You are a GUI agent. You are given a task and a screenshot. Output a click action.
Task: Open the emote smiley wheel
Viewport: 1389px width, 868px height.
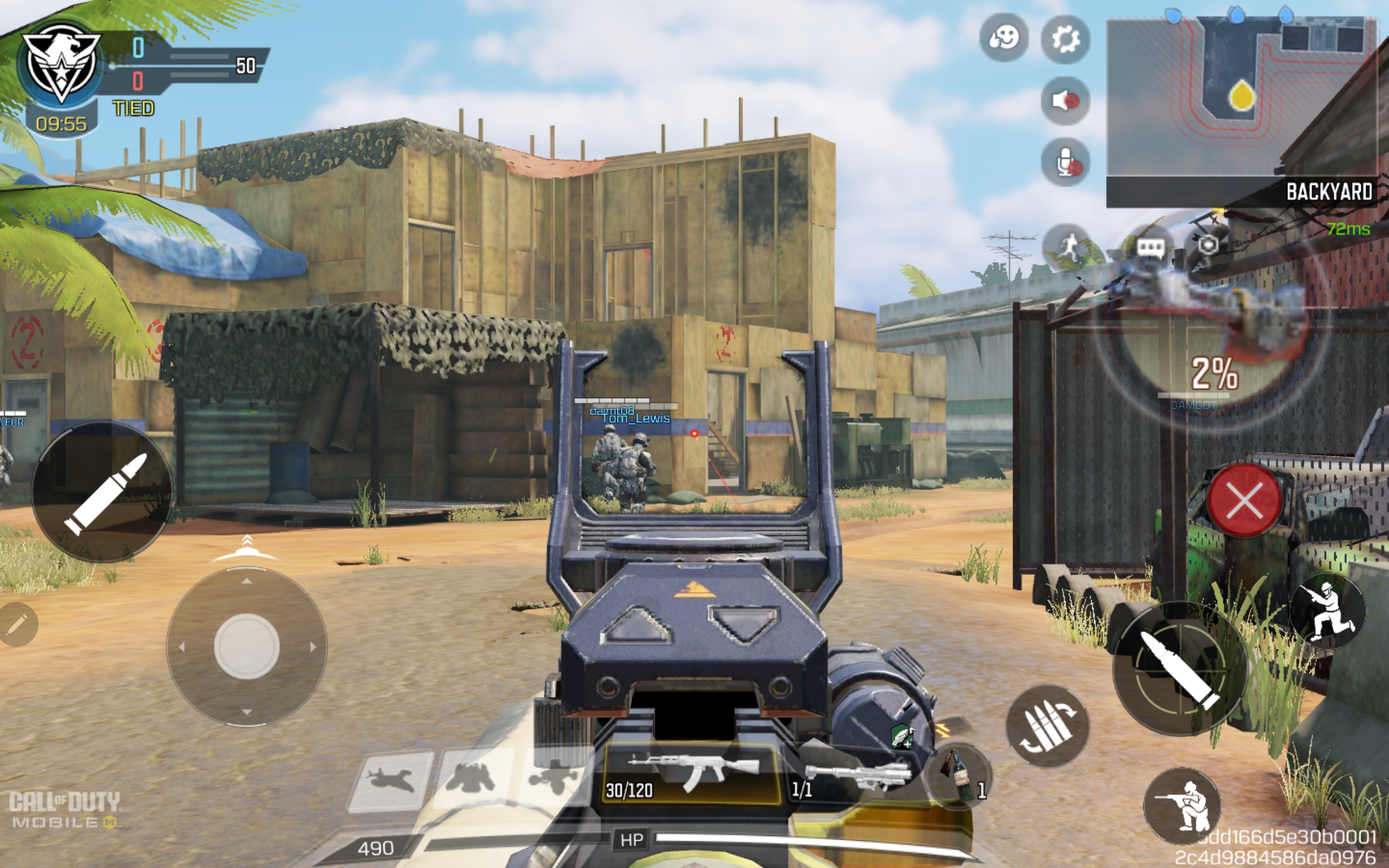pos(1003,38)
